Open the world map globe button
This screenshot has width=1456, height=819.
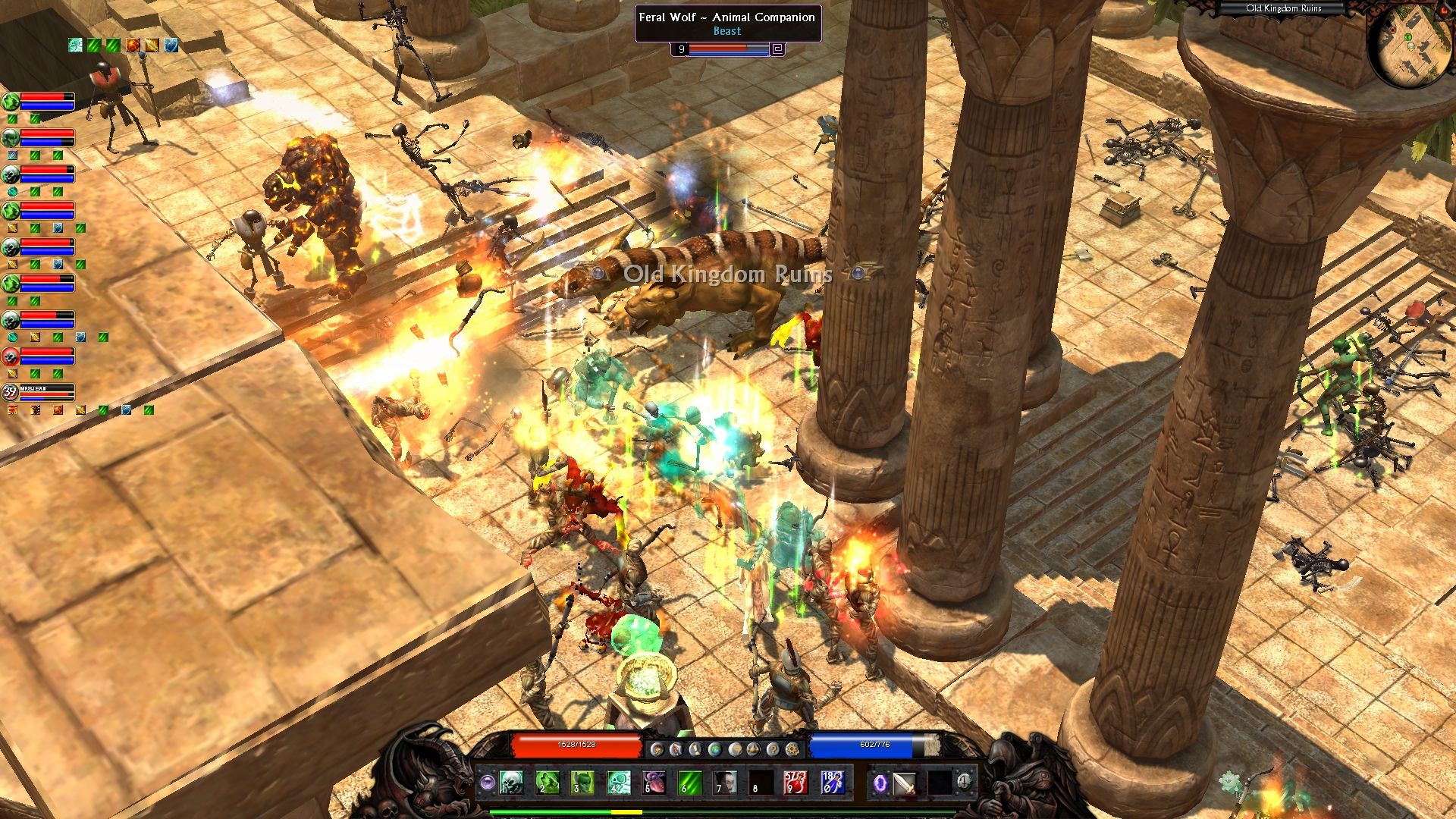pos(714,749)
